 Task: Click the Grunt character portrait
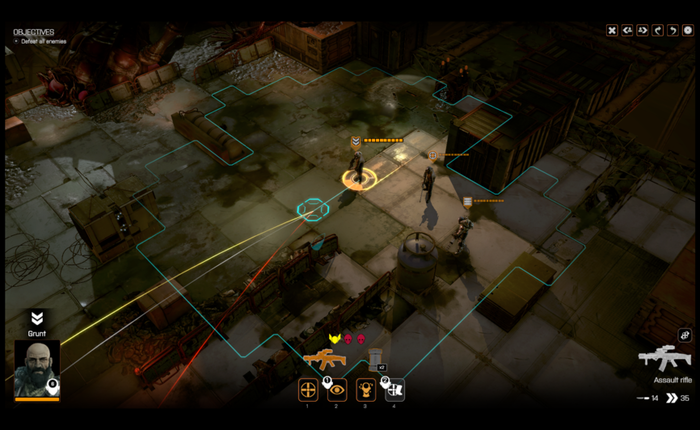coord(37,369)
